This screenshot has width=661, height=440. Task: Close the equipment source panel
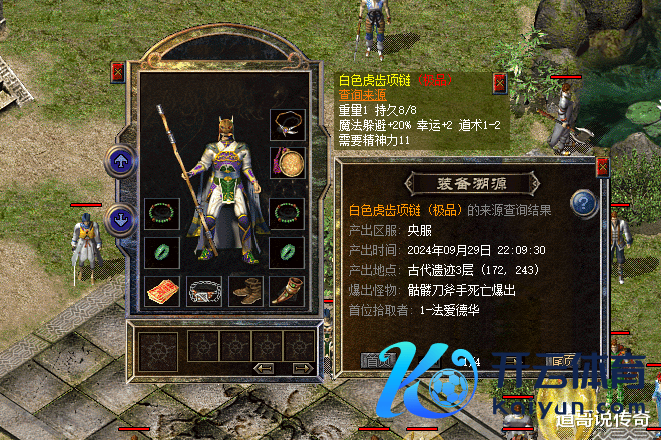602,167
